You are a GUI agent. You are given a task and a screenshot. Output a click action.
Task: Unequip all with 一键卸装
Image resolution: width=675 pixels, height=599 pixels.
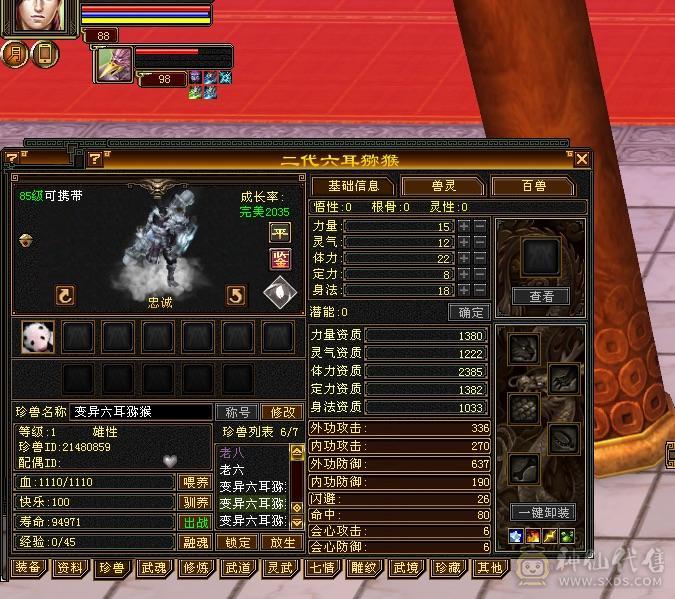click(541, 513)
